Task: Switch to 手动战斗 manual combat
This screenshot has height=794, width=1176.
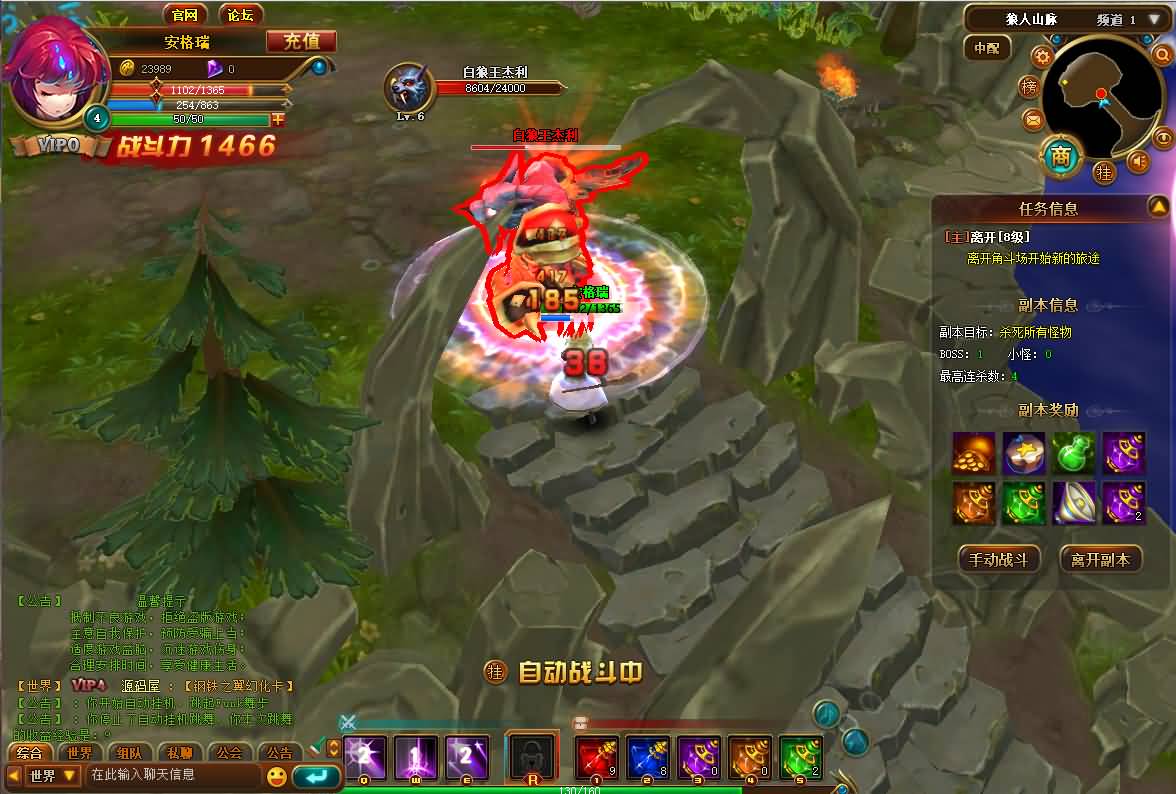Action: coord(999,559)
